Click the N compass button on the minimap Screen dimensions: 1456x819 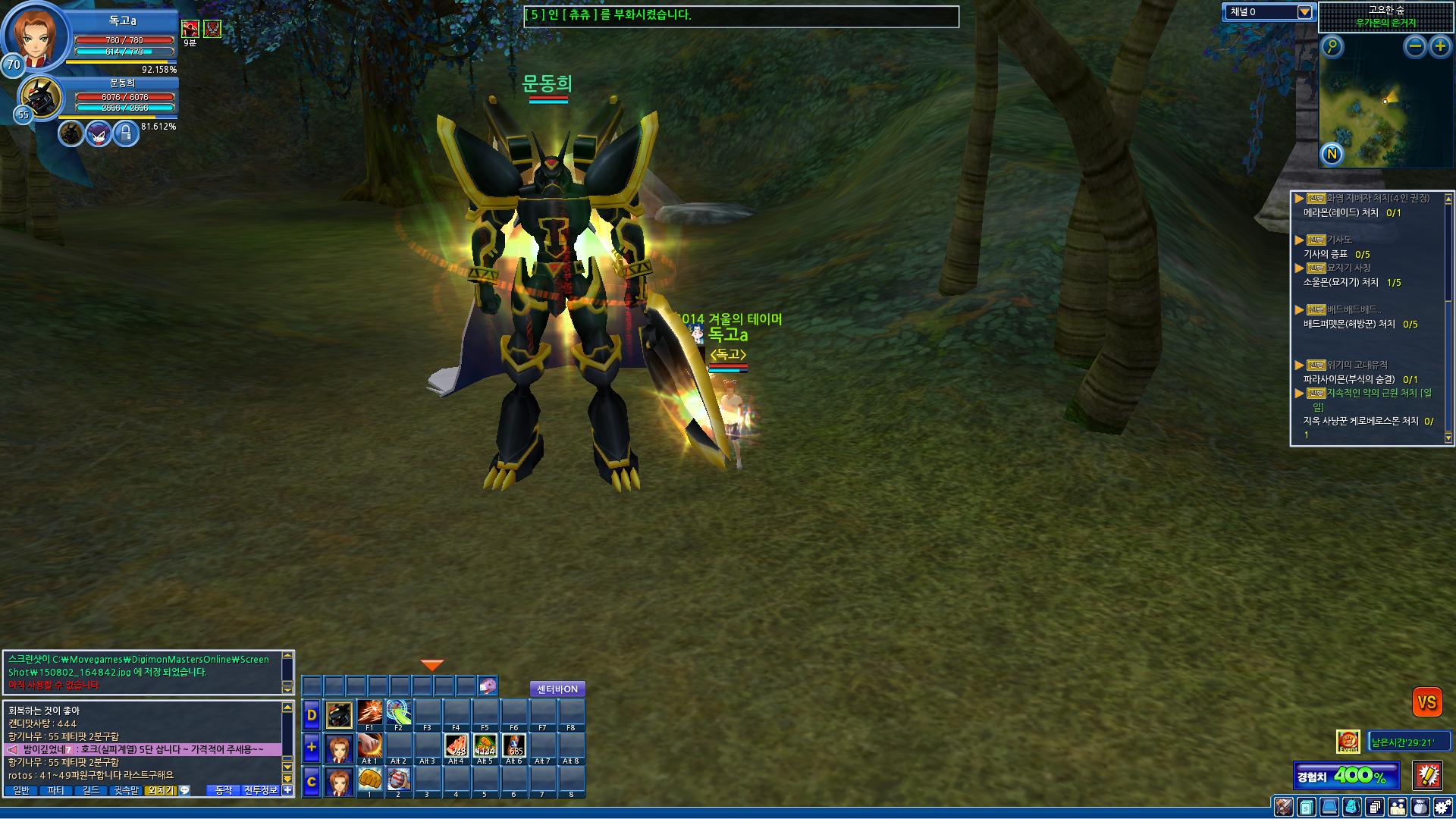click(1332, 155)
